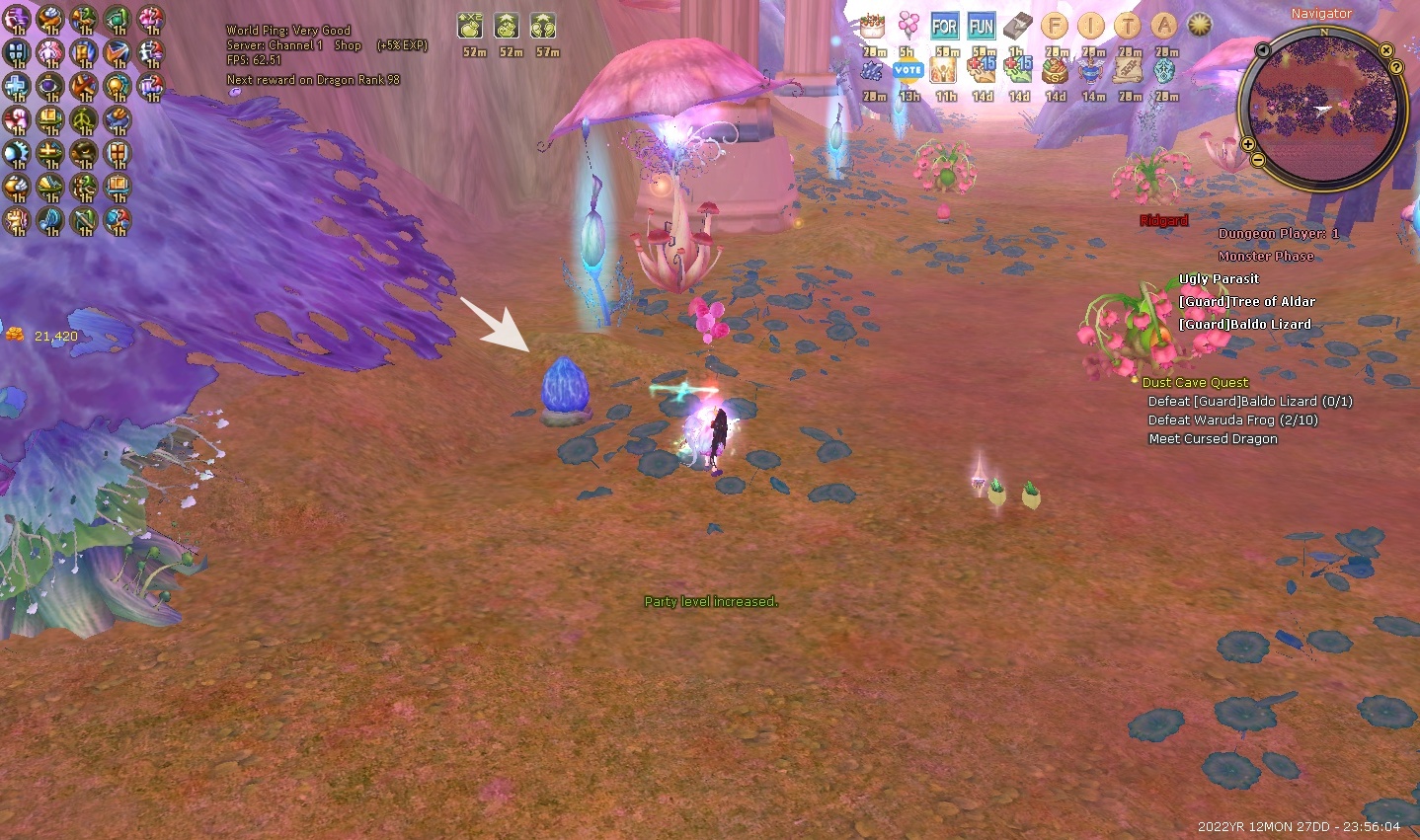The width and height of the screenshot is (1420, 840).
Task: Select the purple eye buff icon
Action: [x=50, y=86]
